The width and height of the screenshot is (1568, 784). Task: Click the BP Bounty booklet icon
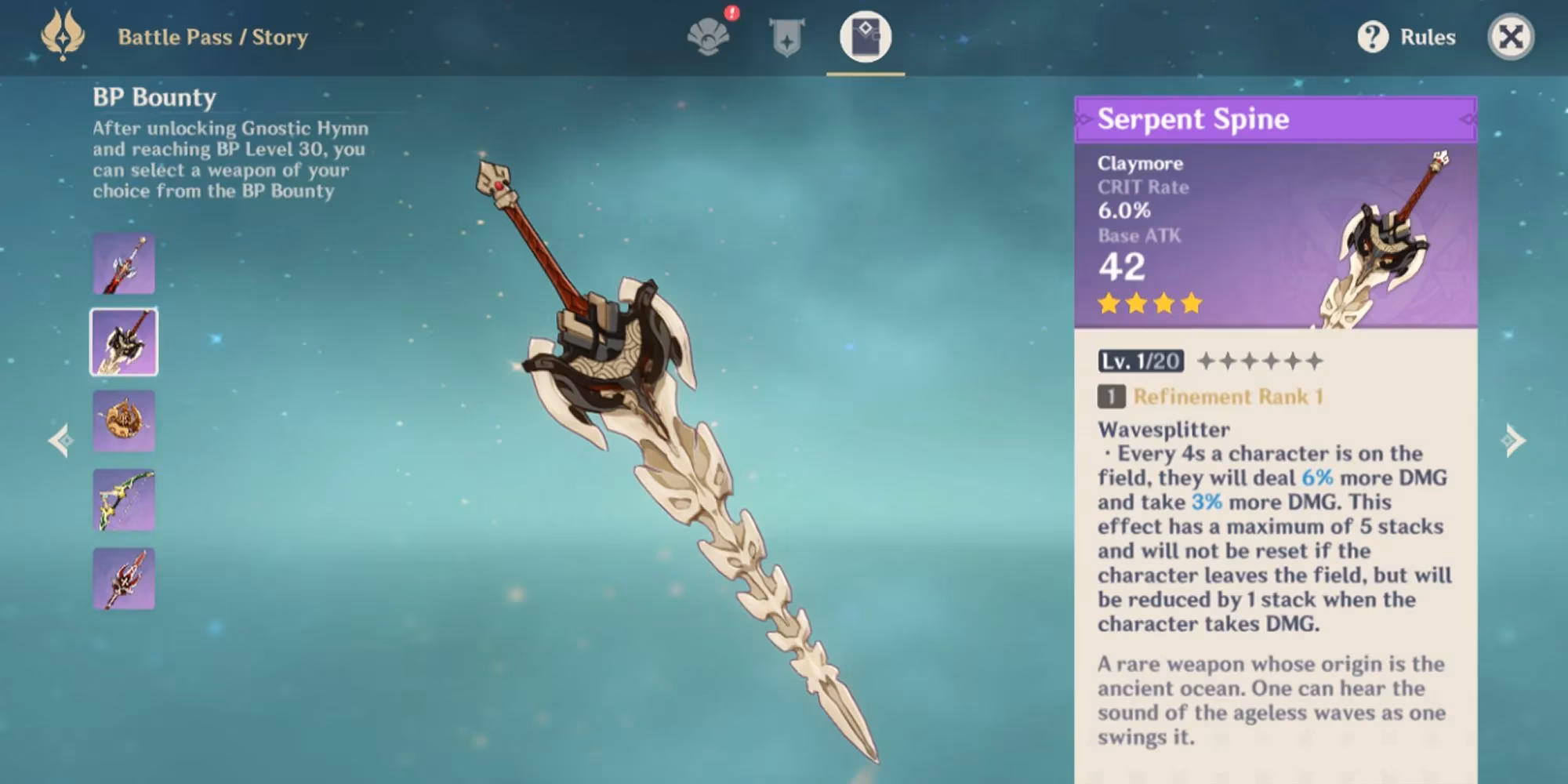[866, 34]
